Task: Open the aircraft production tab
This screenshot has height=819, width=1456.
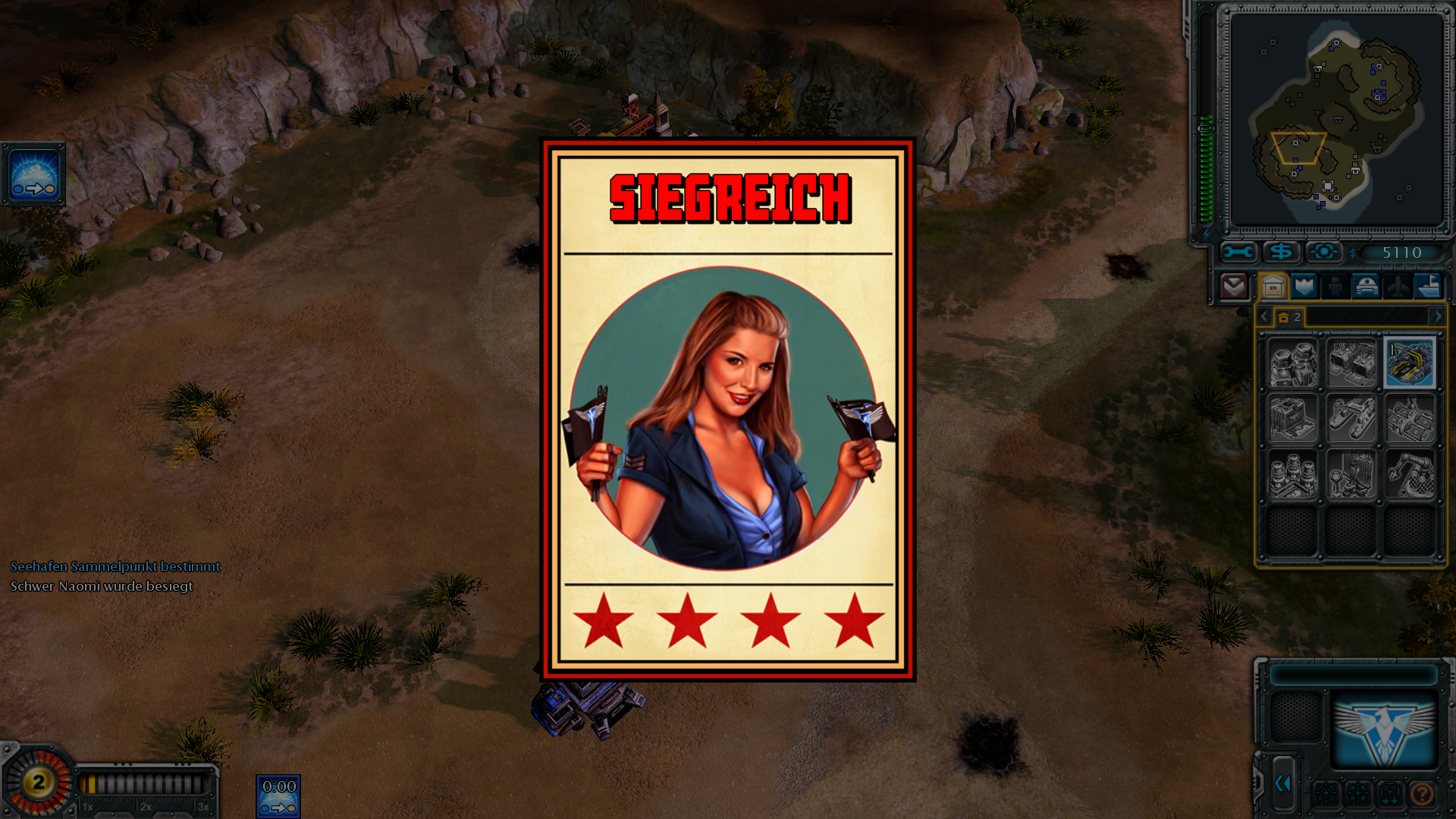Action: pyautogui.click(x=1397, y=287)
